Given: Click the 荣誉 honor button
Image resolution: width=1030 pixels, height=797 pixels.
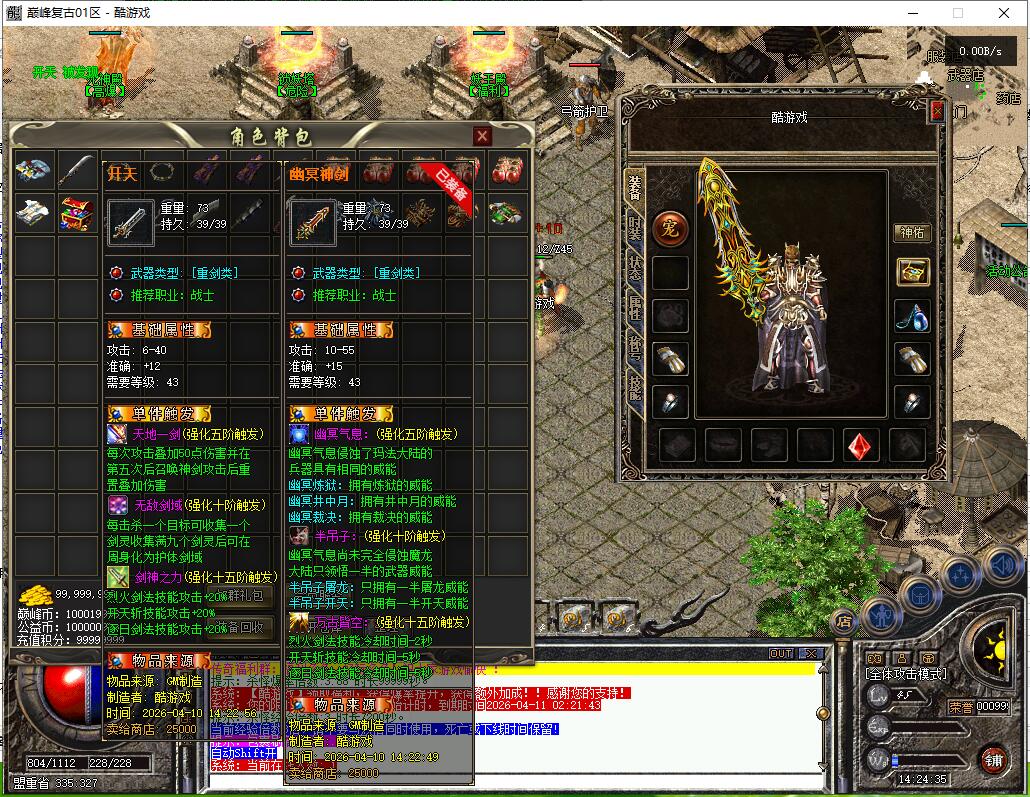Looking at the screenshot, I should pos(961,706).
